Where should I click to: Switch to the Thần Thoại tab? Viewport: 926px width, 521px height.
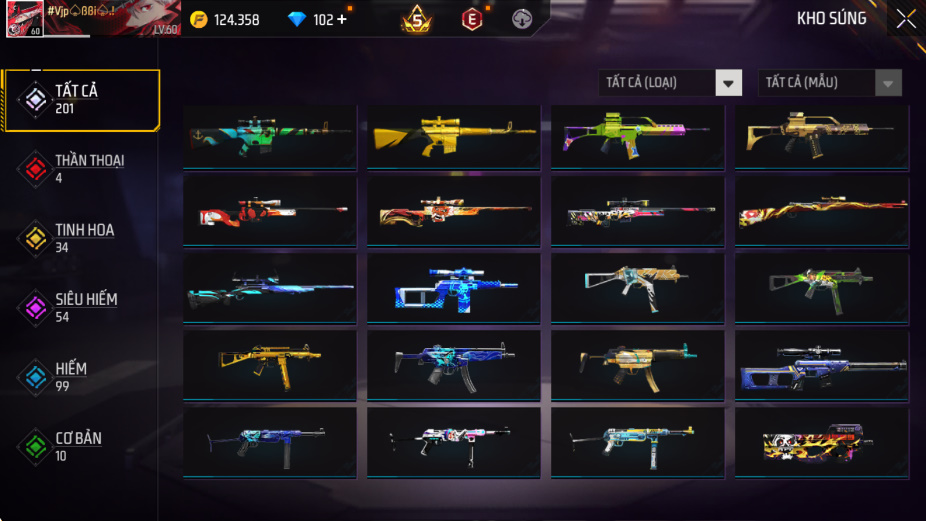point(80,169)
